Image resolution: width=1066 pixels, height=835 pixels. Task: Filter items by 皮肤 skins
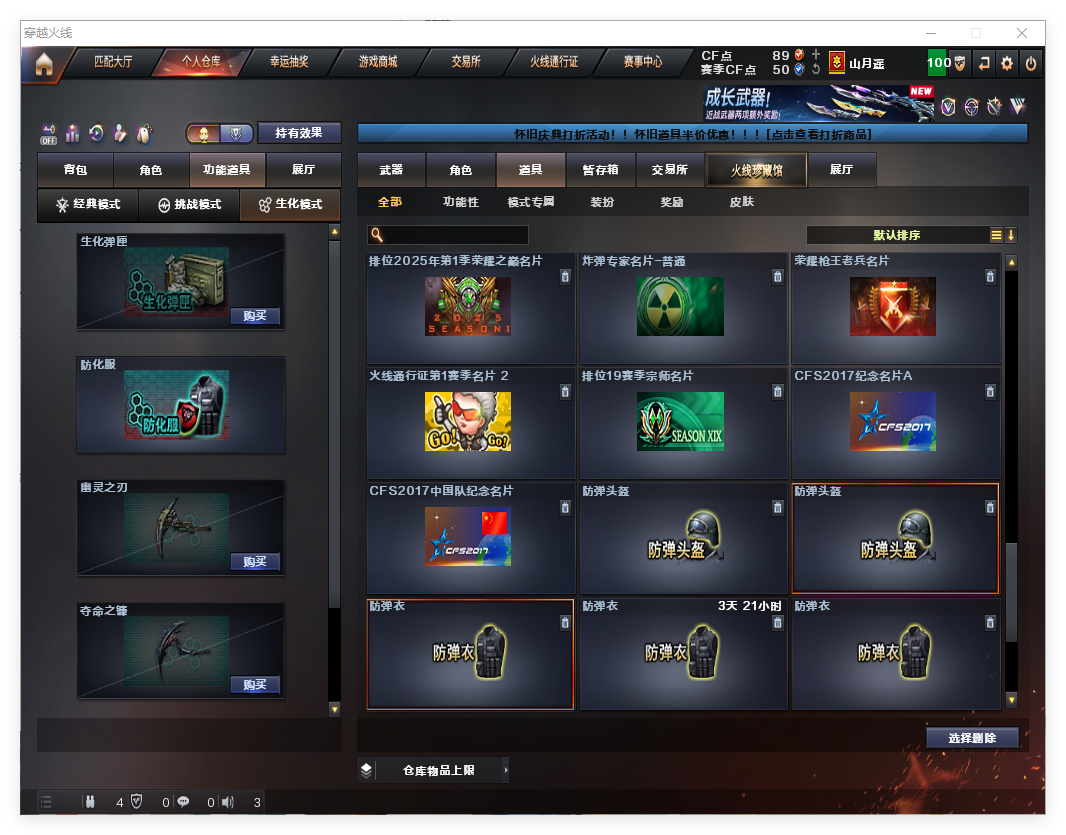pos(741,202)
